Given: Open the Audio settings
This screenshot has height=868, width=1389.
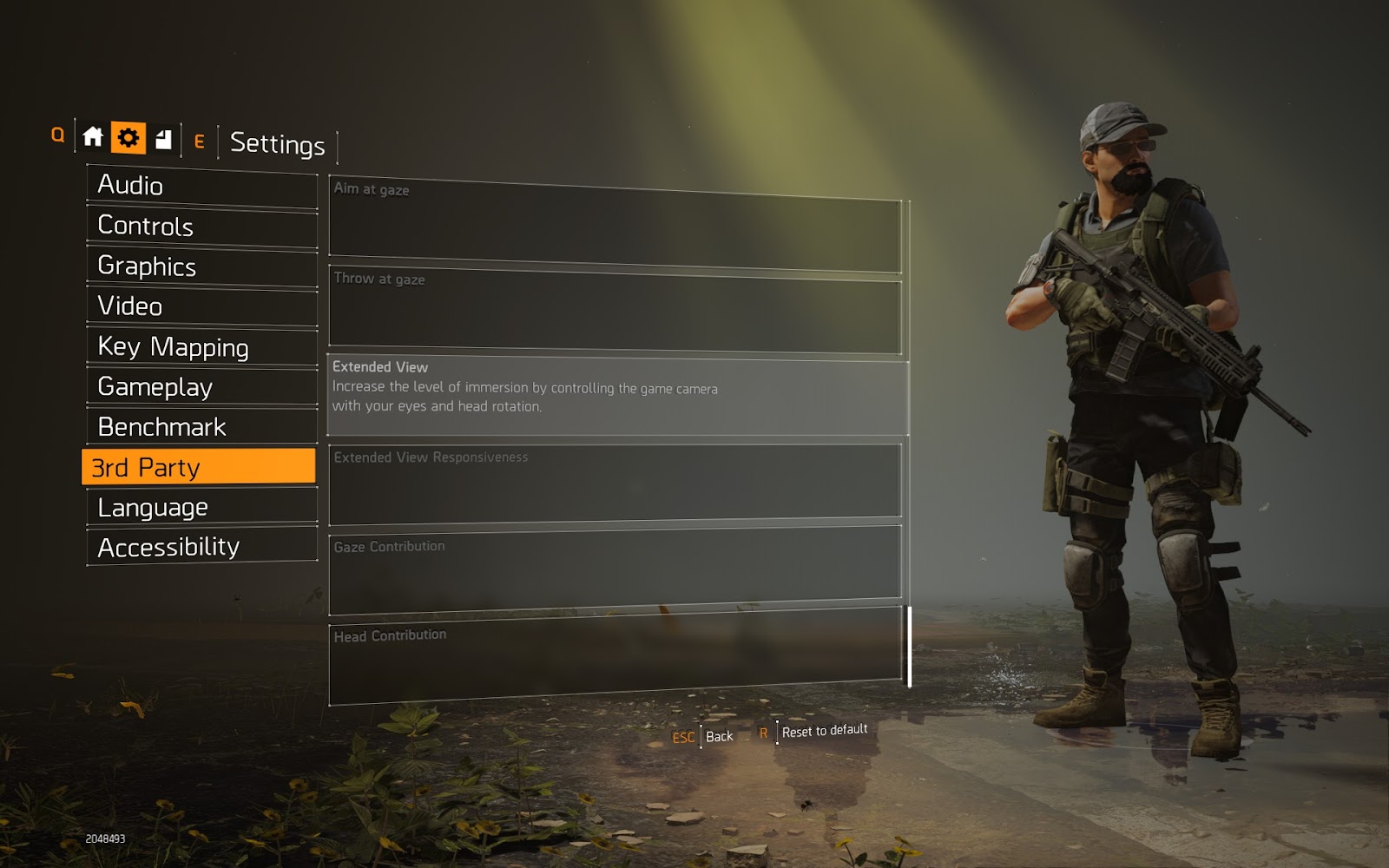Looking at the screenshot, I should coord(201,186).
